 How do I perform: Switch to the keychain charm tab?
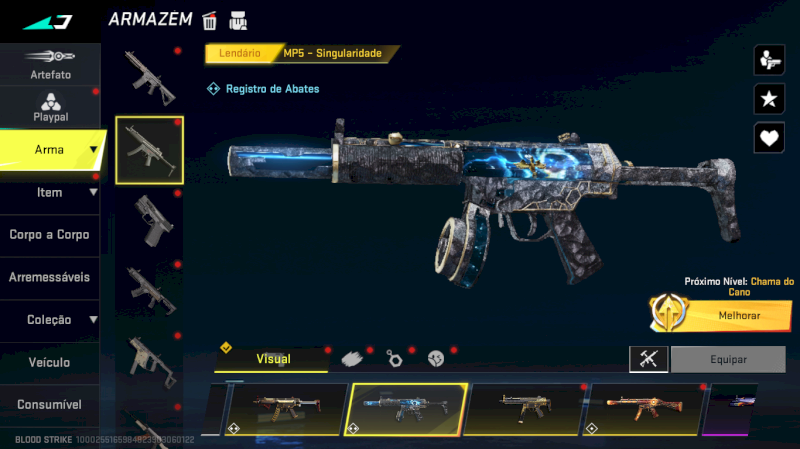click(393, 358)
